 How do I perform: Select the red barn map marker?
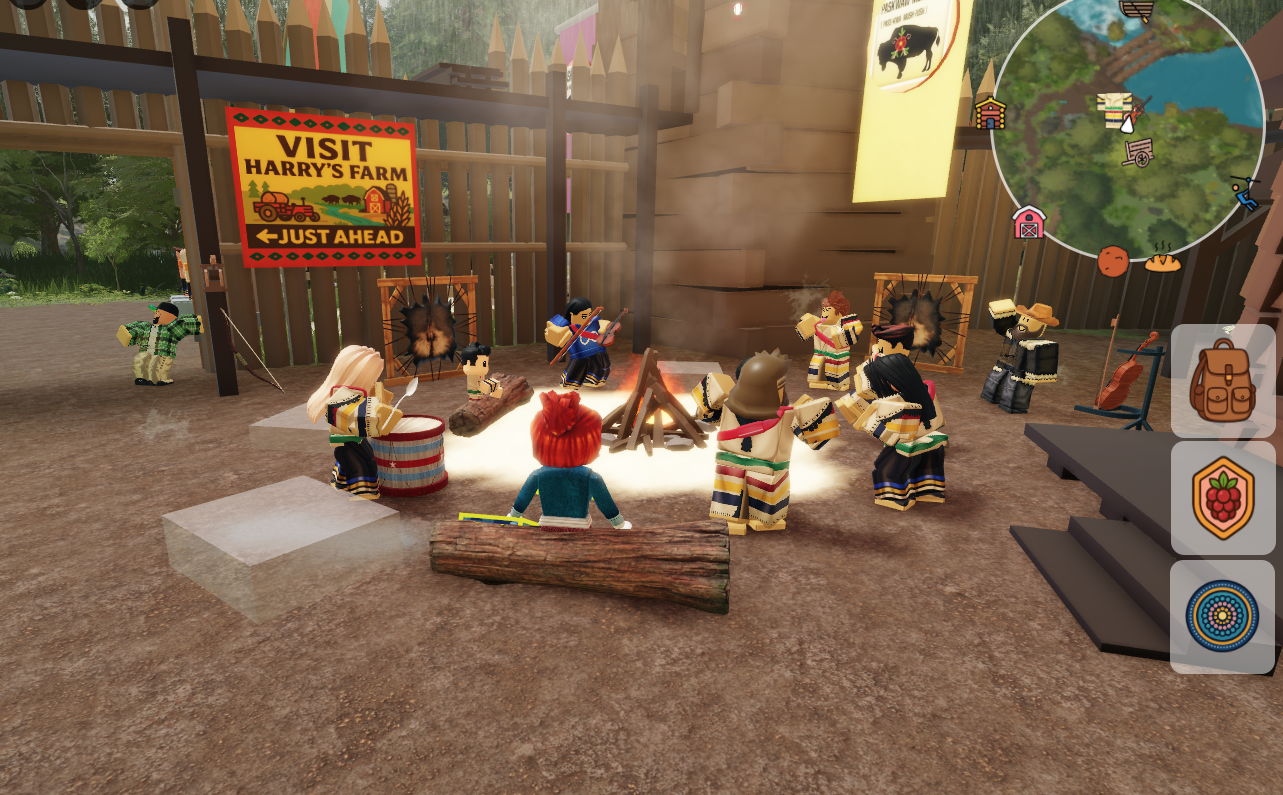pyautogui.click(x=1028, y=222)
